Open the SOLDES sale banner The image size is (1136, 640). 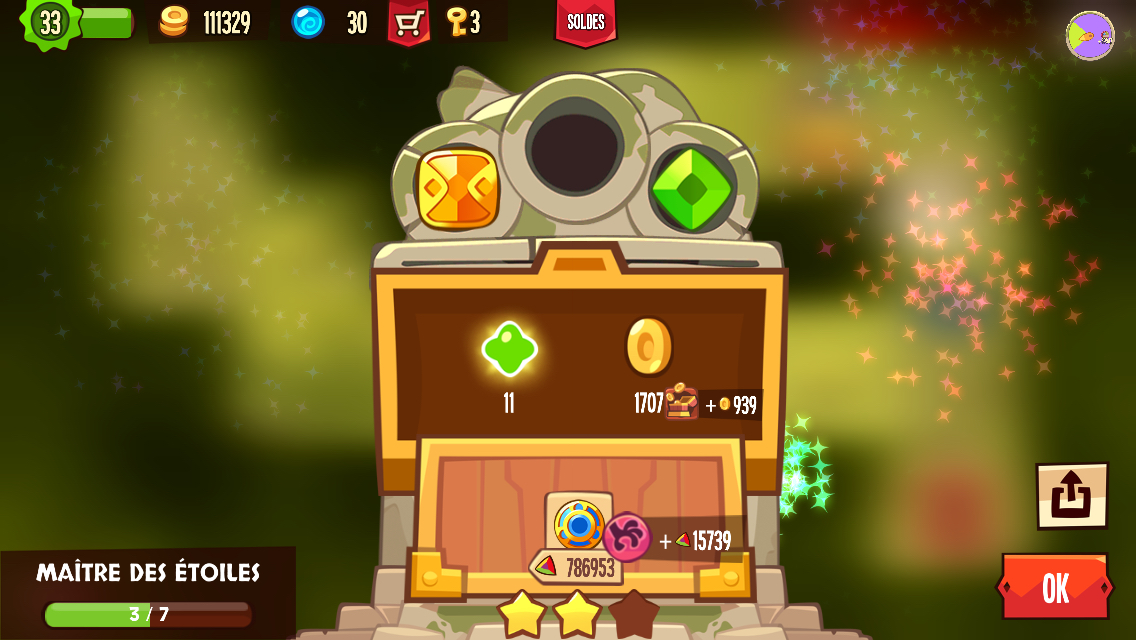(x=586, y=22)
